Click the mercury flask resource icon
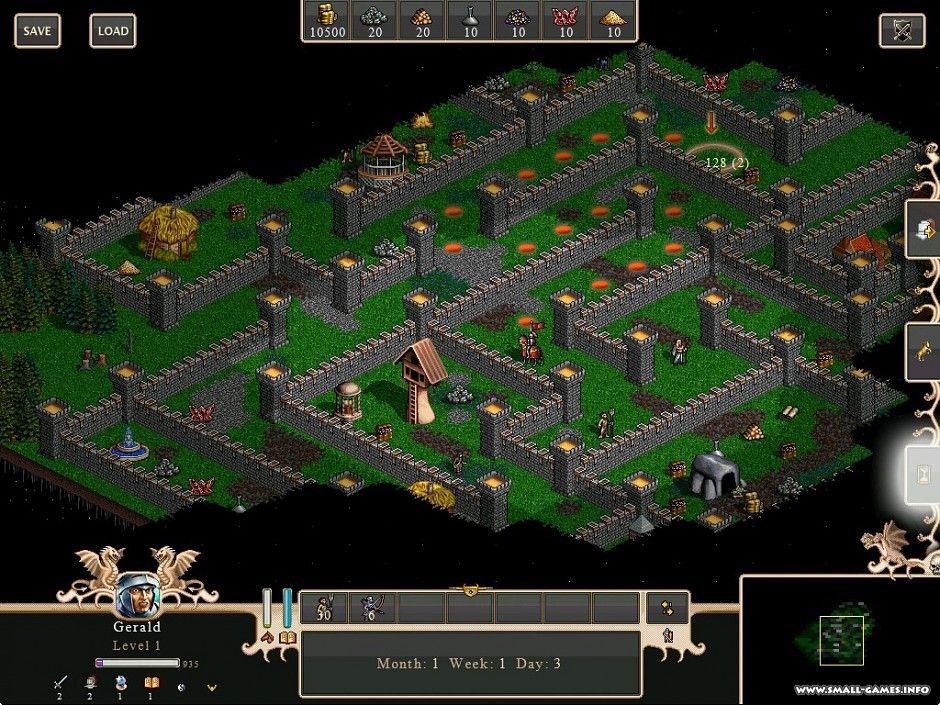The width and height of the screenshot is (940, 705). (x=469, y=15)
